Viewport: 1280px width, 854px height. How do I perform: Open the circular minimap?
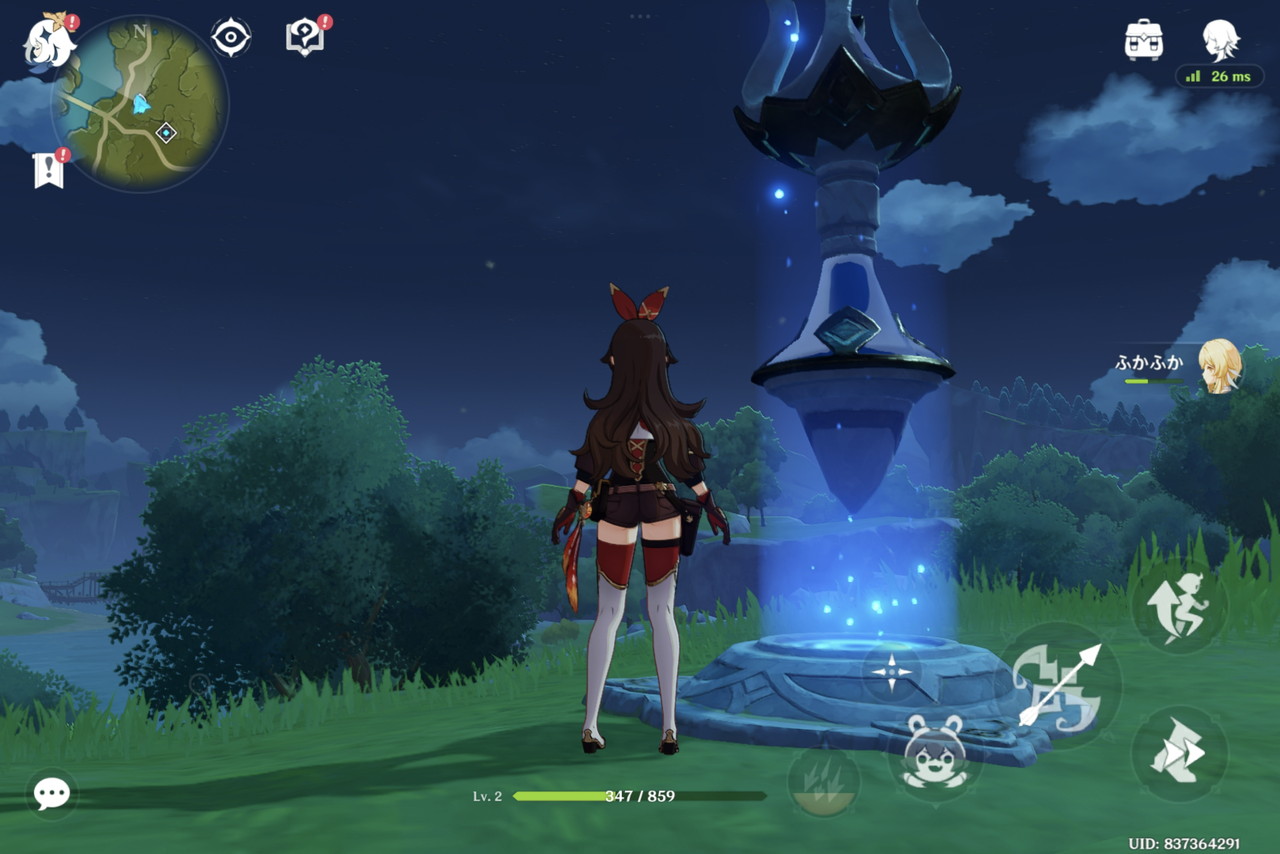pos(140,103)
